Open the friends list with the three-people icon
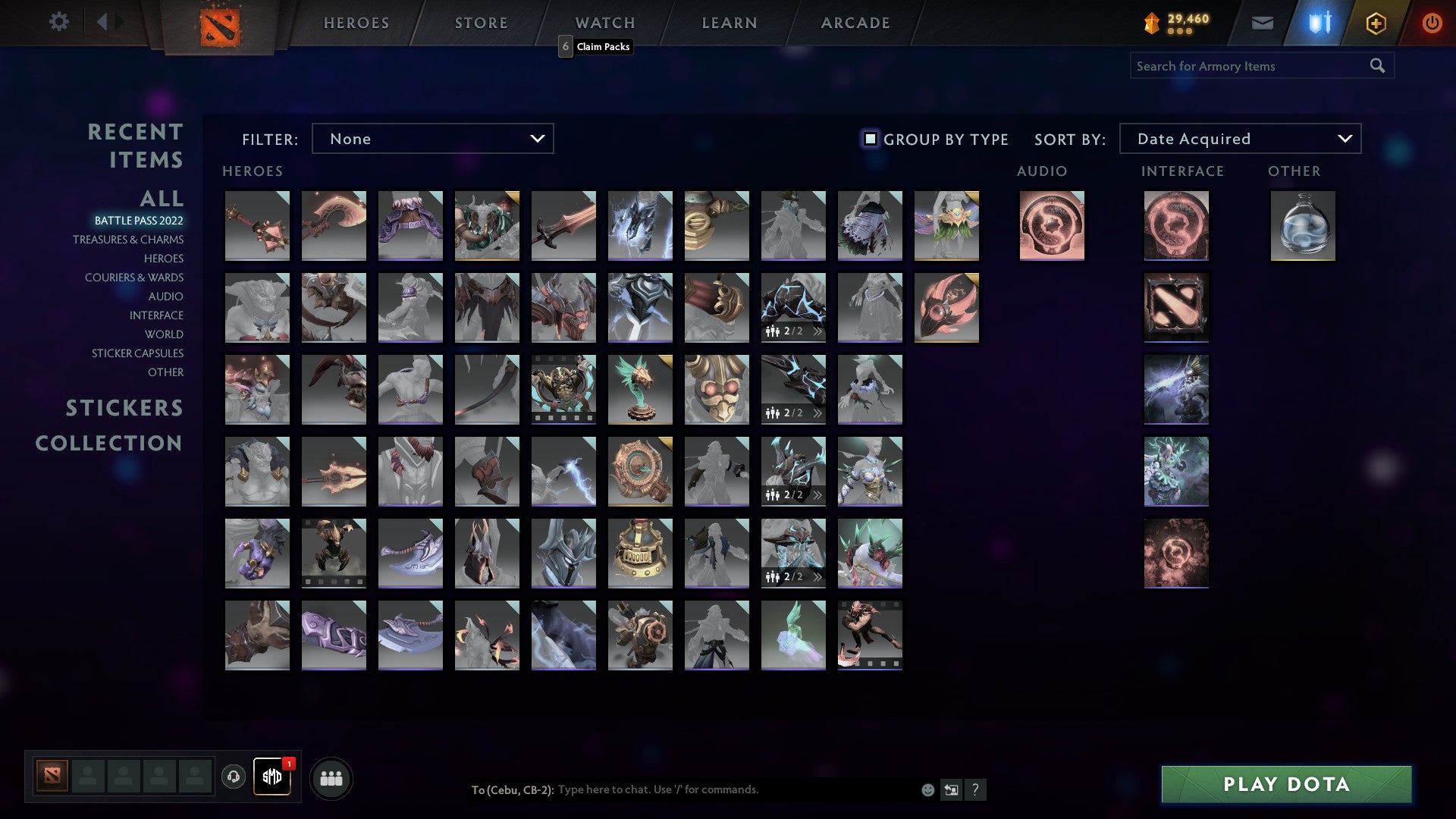The image size is (1456, 819). (x=331, y=777)
